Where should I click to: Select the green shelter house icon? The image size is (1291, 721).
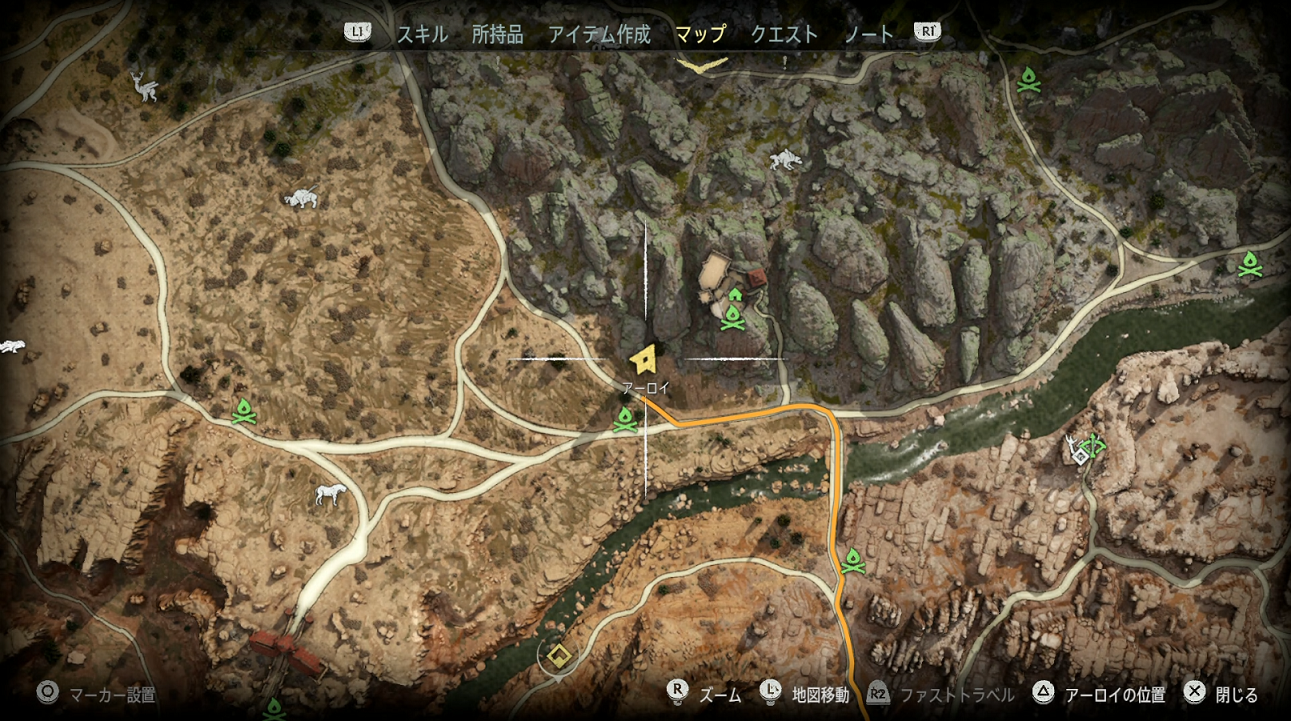(x=736, y=294)
